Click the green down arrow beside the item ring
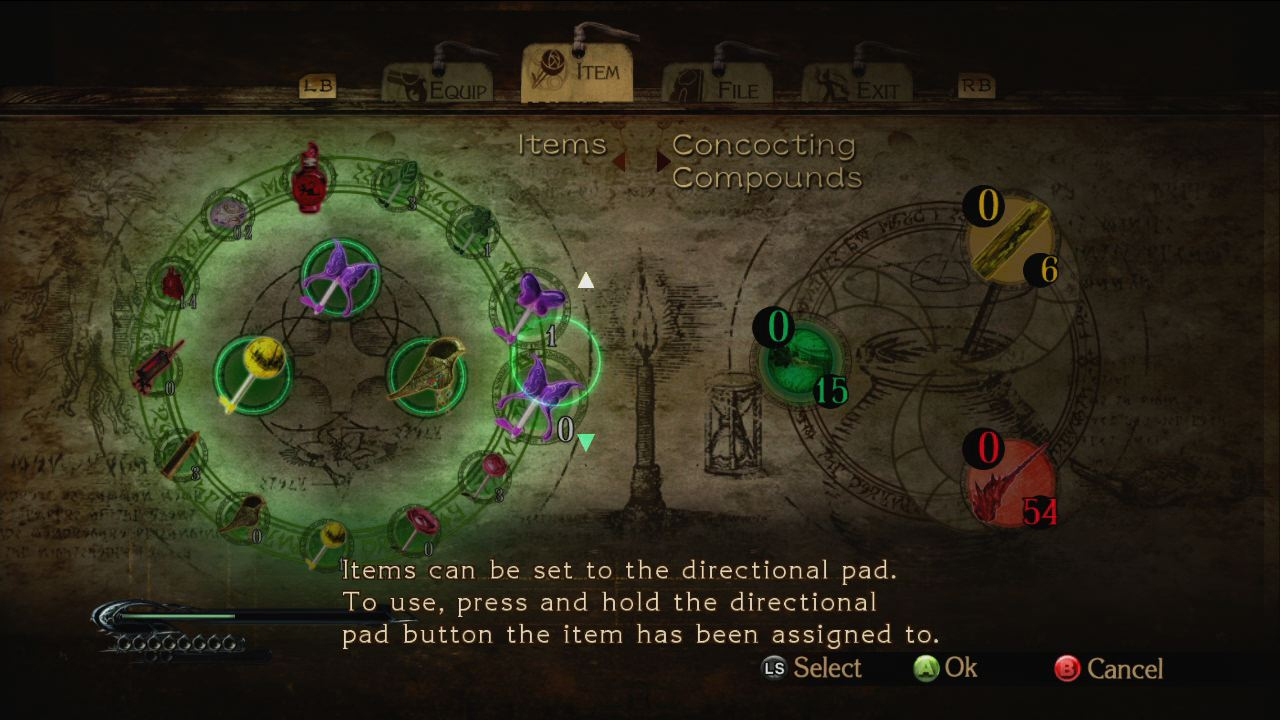1280x720 pixels. 586,441
